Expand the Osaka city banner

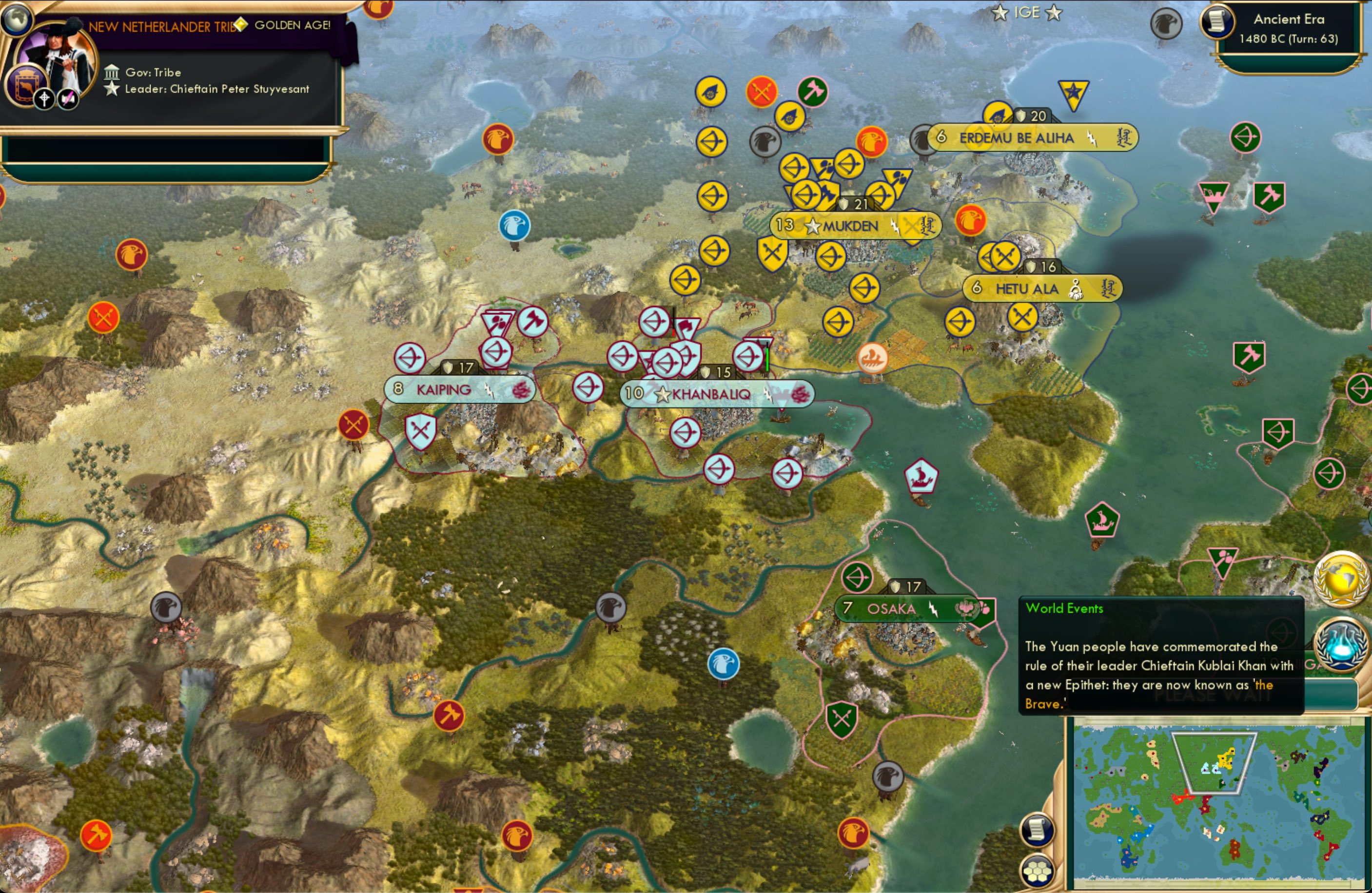(x=905, y=609)
